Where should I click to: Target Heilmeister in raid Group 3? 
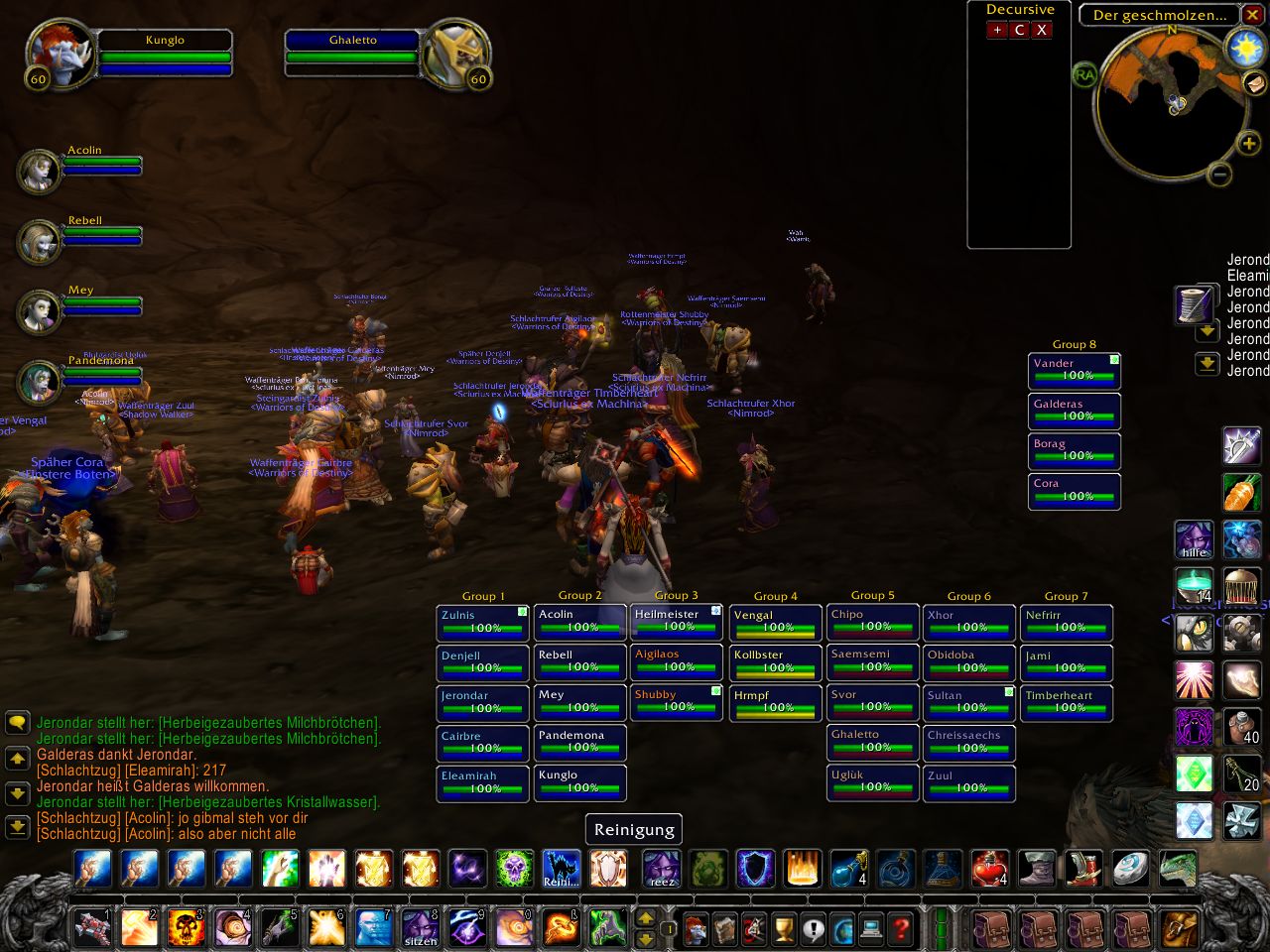(x=678, y=622)
